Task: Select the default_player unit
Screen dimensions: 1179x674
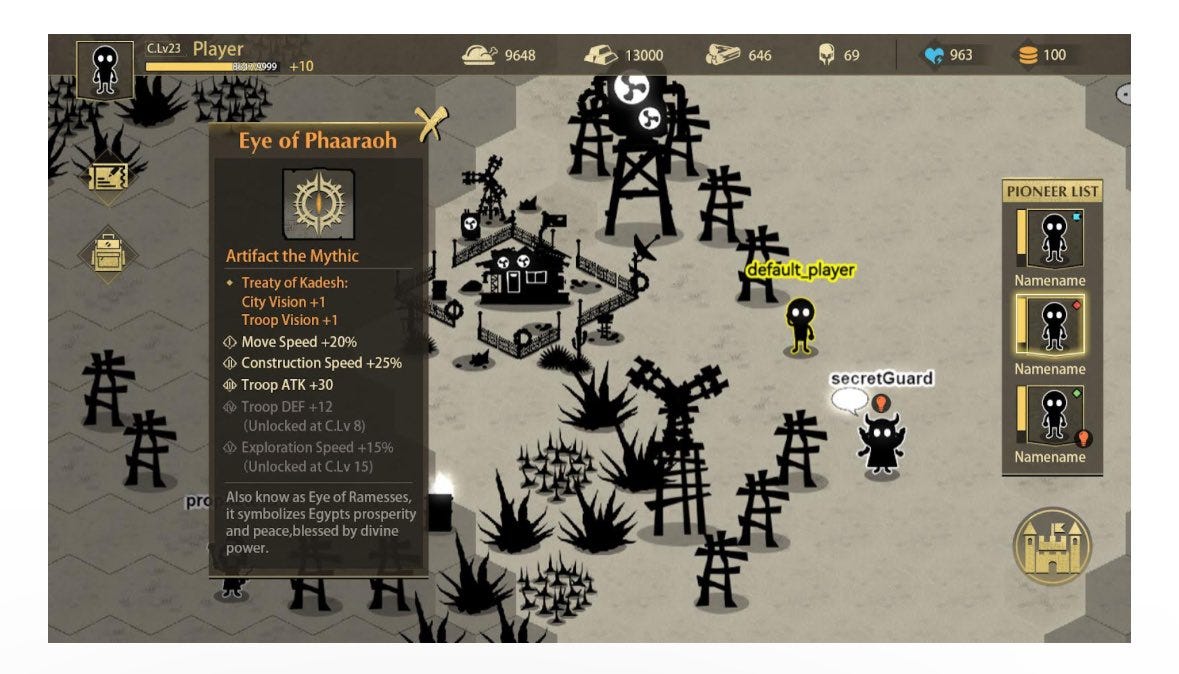Action: (799, 323)
